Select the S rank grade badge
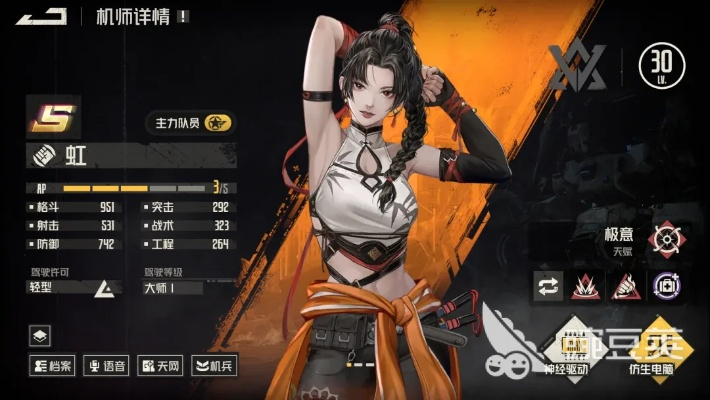 click(46, 120)
